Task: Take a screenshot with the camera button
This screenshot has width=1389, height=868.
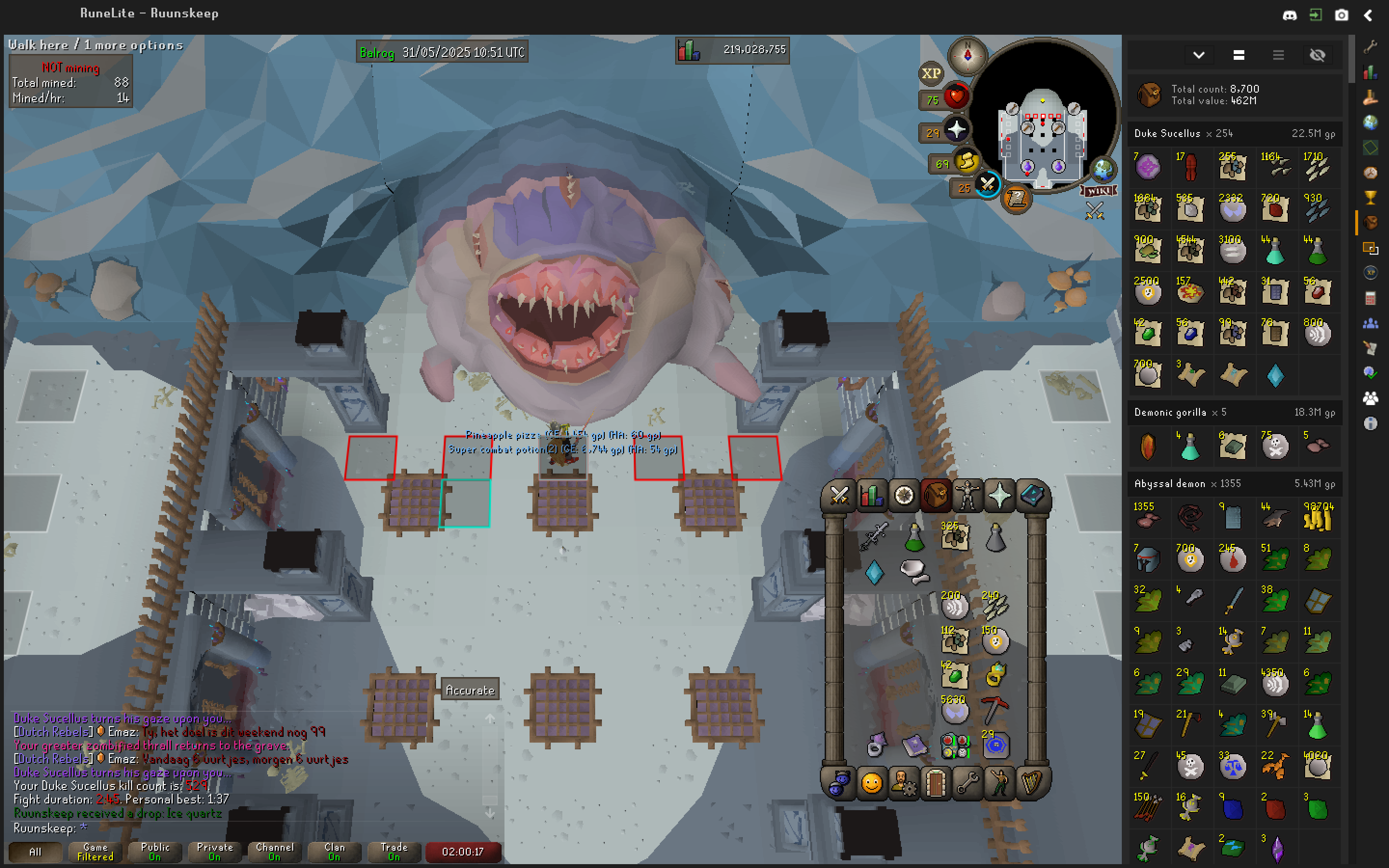Action: point(1341,15)
